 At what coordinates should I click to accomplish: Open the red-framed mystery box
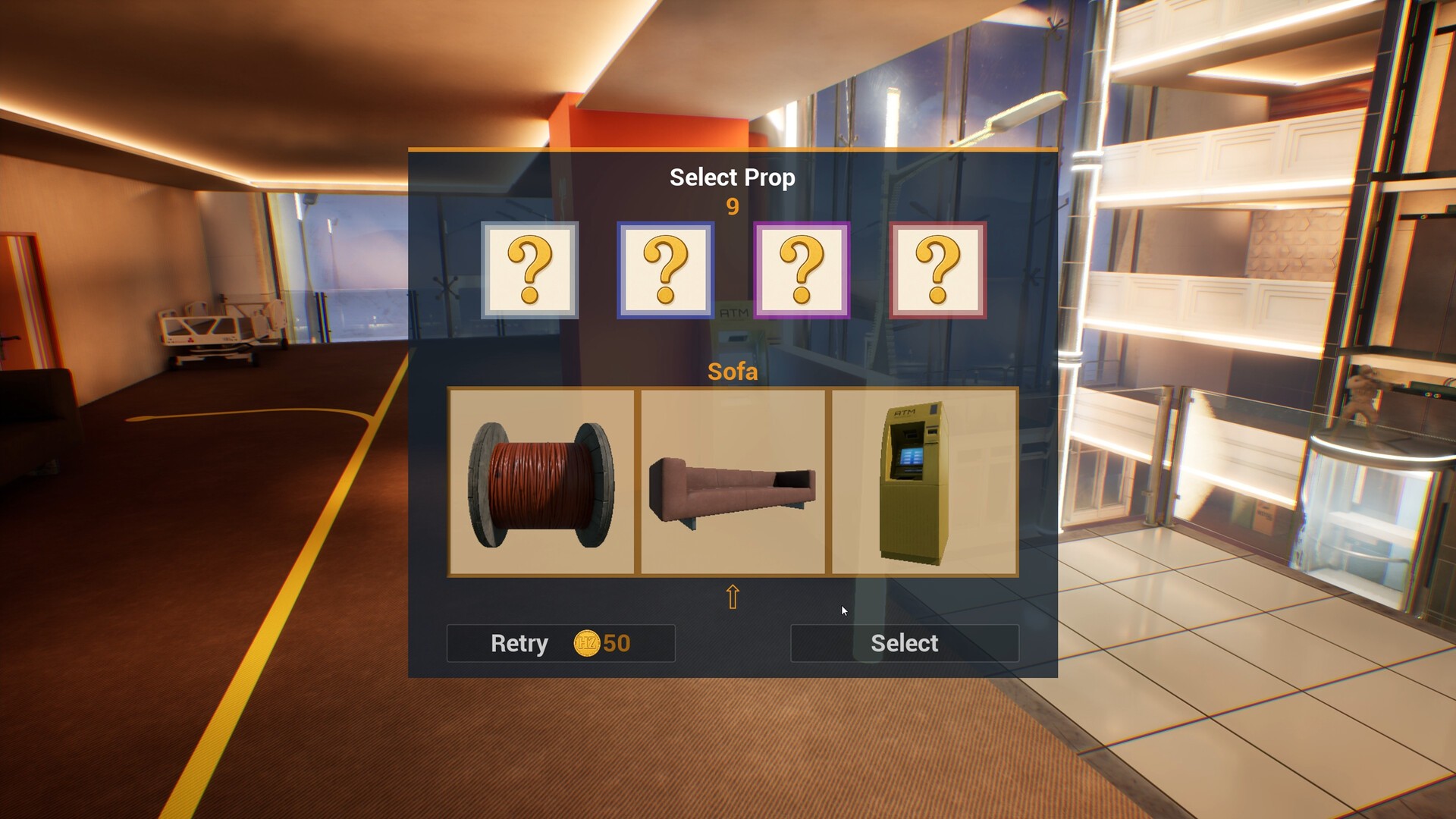937,270
